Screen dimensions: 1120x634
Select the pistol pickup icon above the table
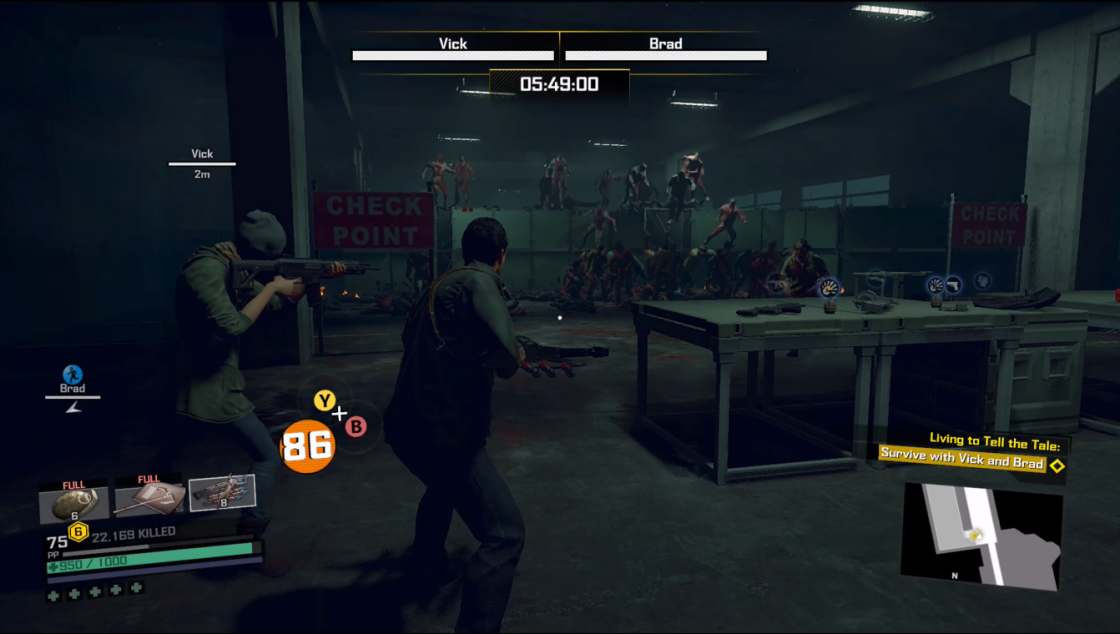953,284
